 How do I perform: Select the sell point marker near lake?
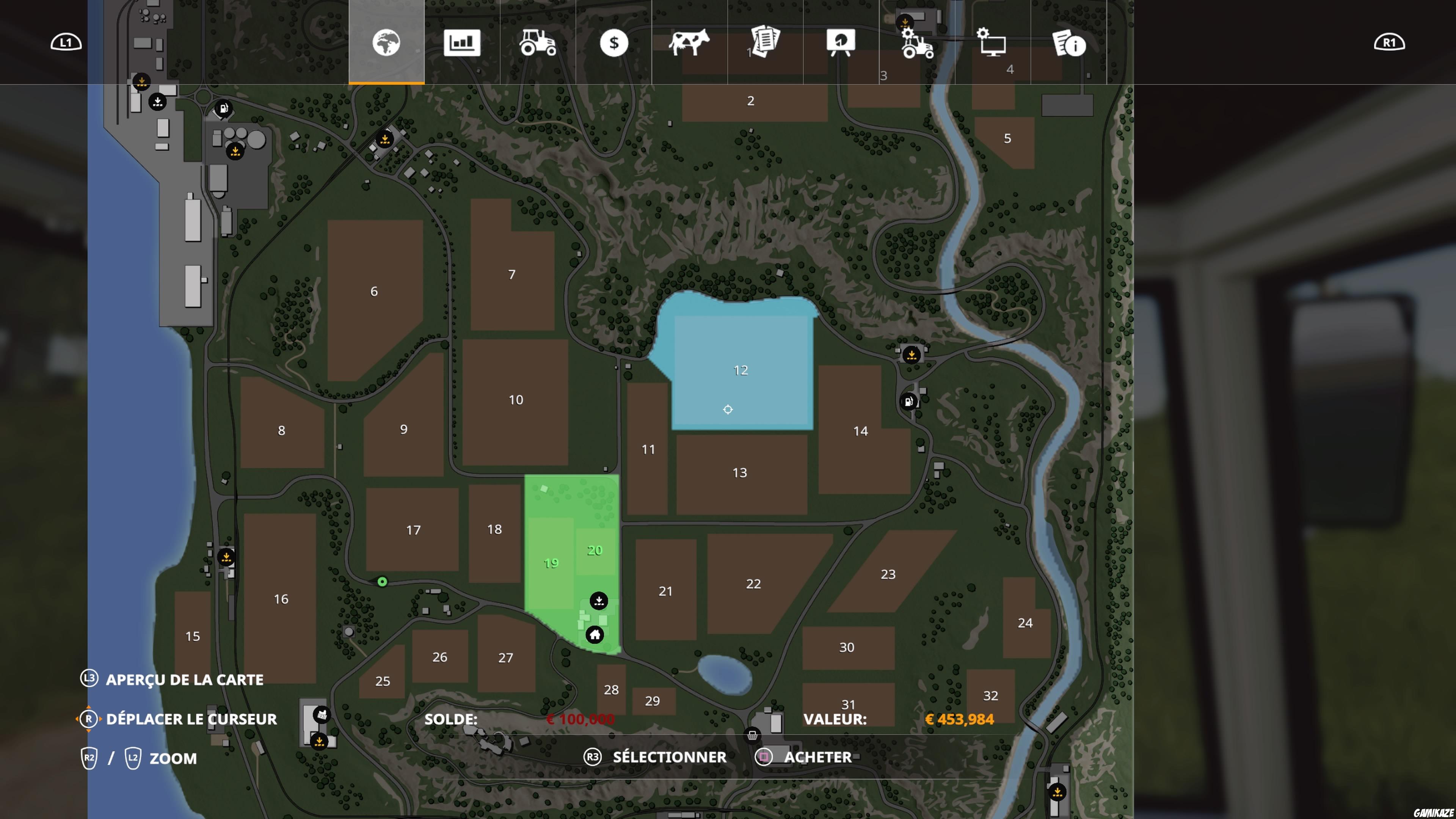[912, 355]
